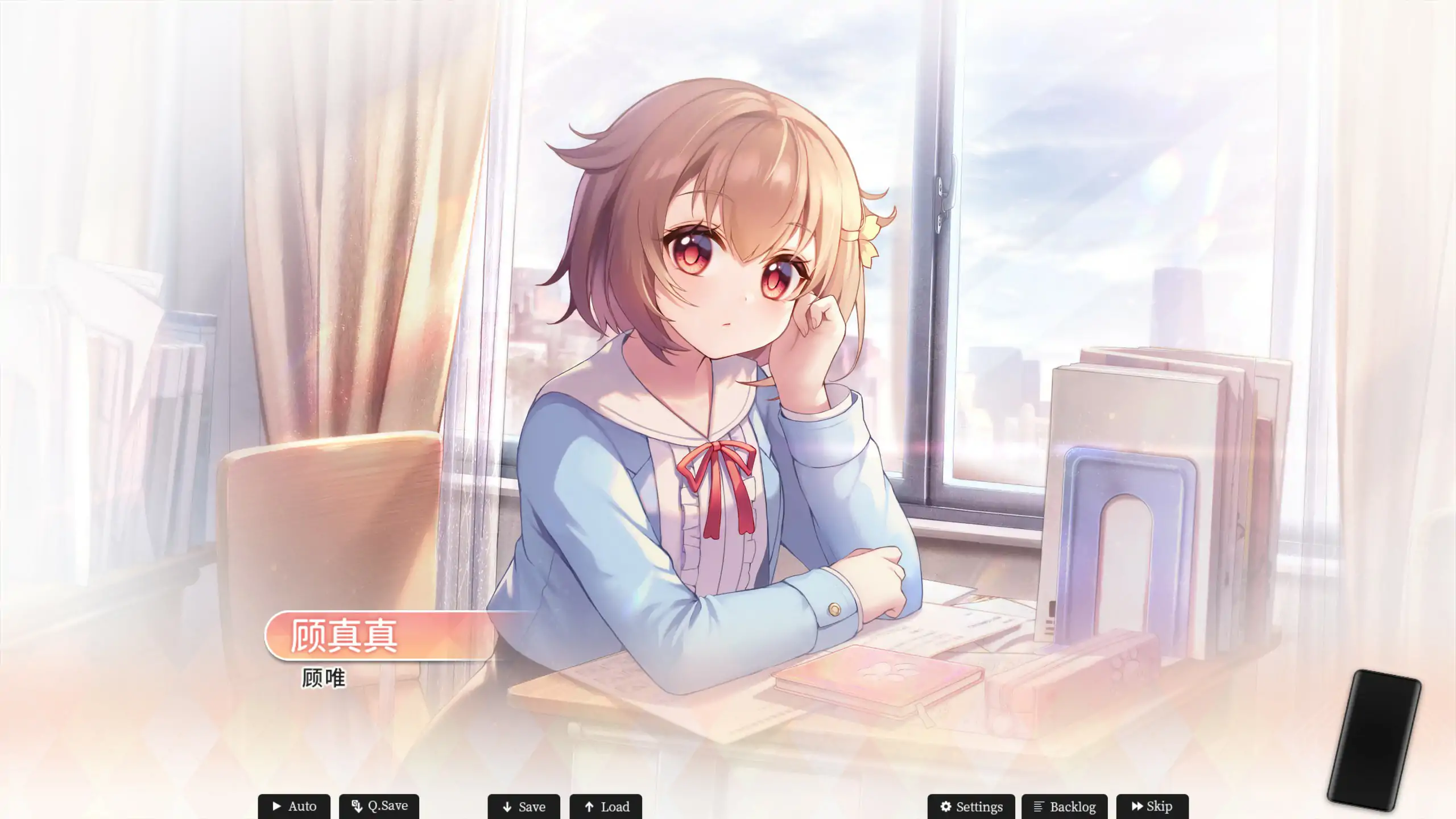Open the Save game menu
Screen dimensions: 1456x819
pyautogui.click(x=523, y=806)
